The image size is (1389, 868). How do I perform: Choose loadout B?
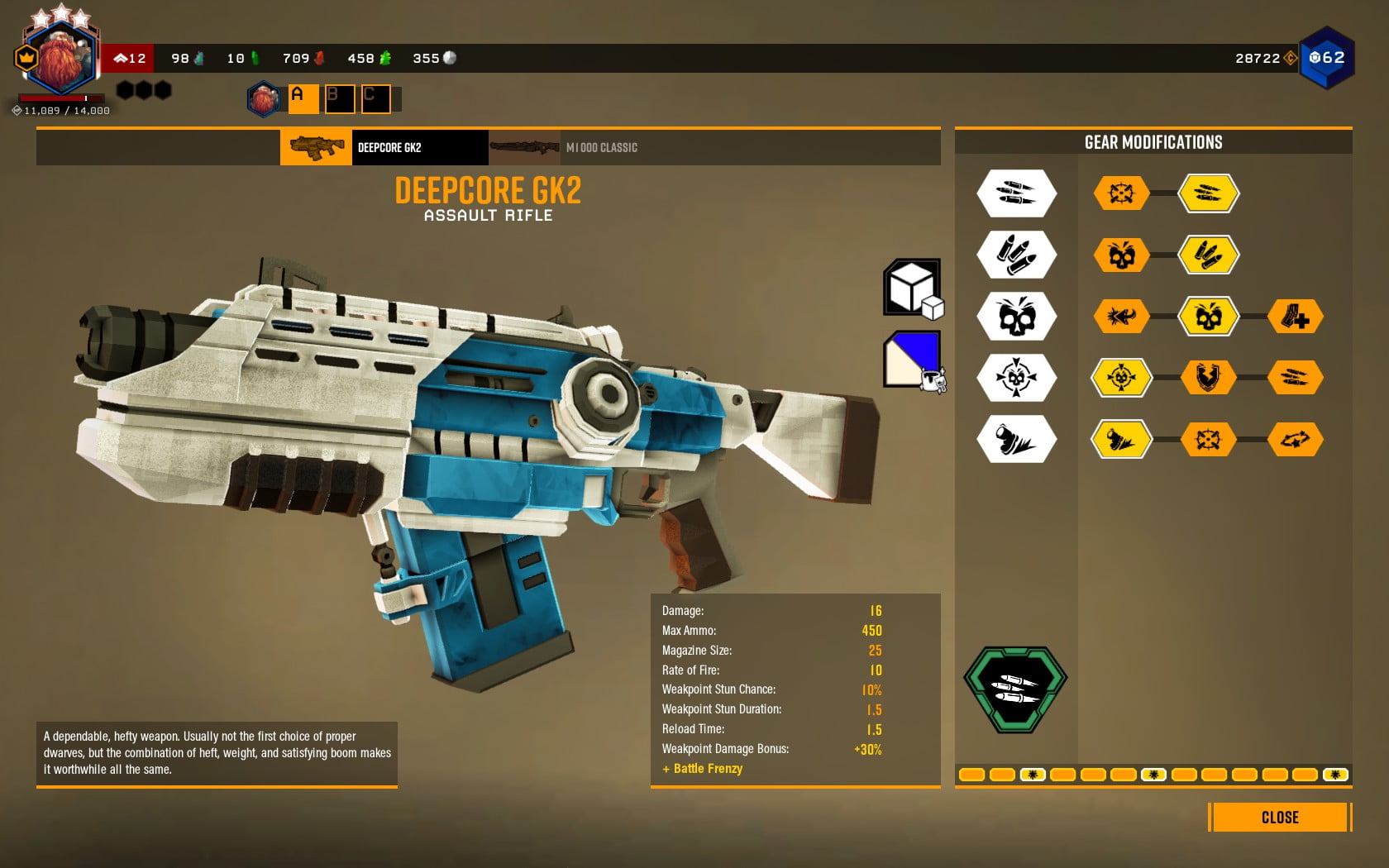point(339,98)
